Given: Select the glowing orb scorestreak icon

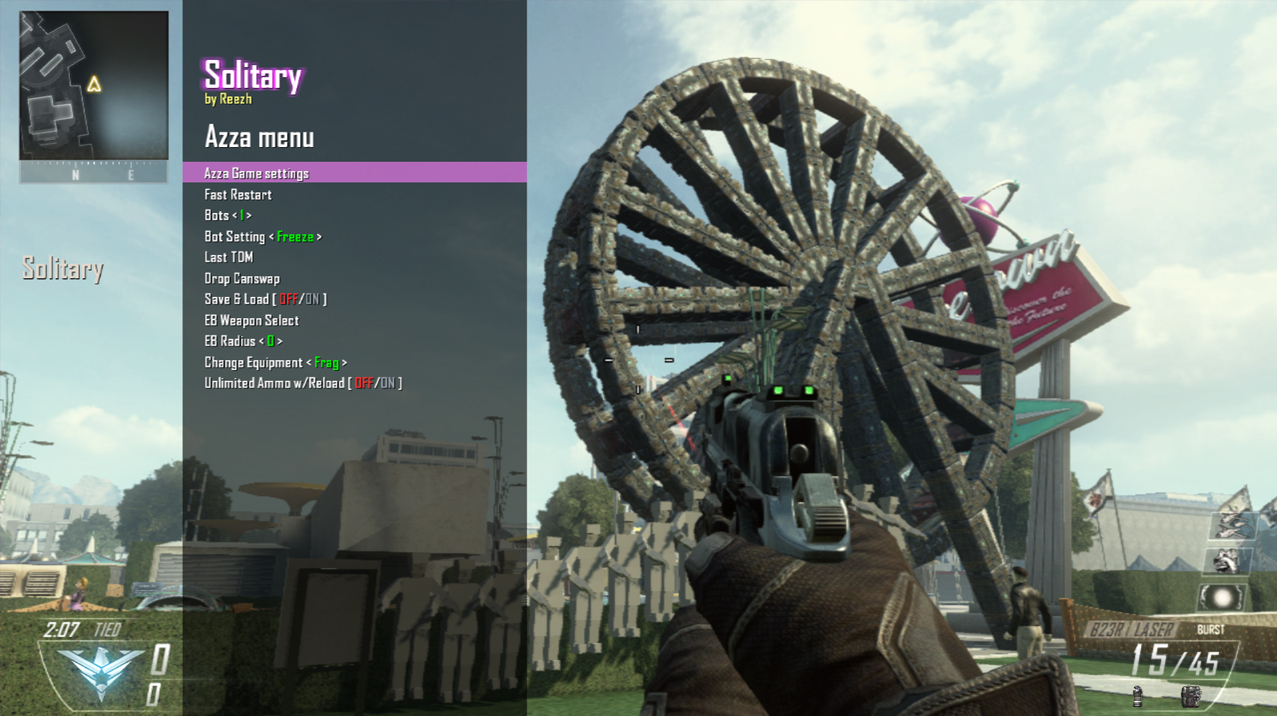Looking at the screenshot, I should click(1224, 598).
